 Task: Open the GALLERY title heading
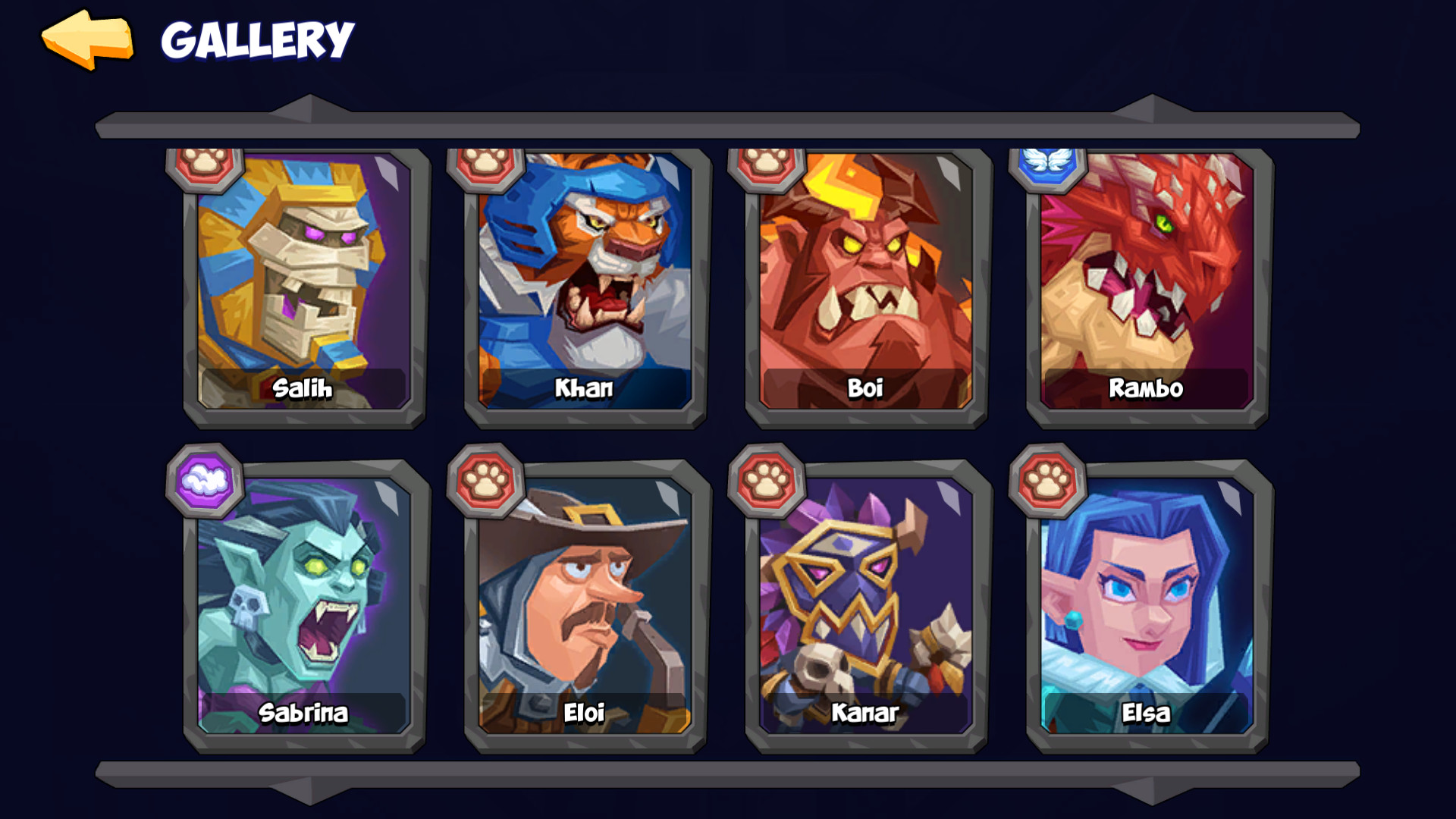(258, 39)
